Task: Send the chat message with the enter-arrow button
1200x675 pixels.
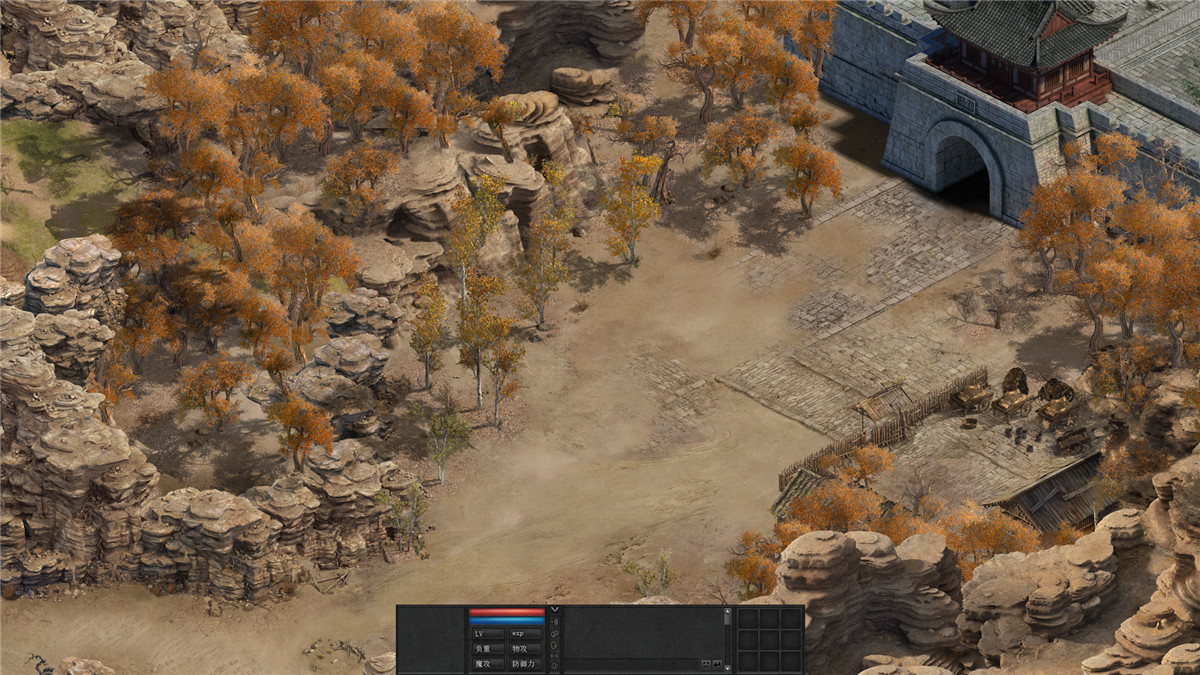Action: (717, 664)
